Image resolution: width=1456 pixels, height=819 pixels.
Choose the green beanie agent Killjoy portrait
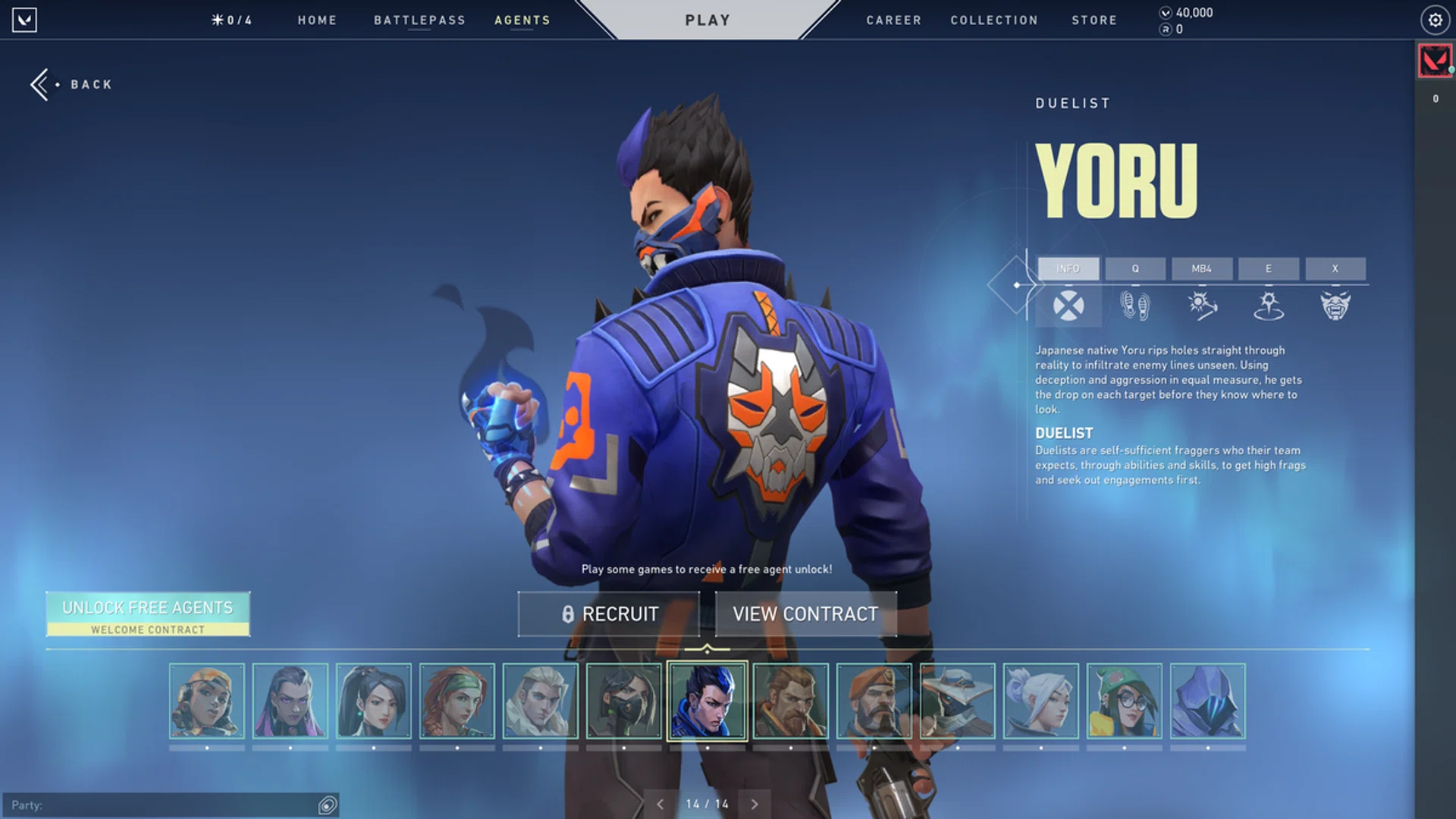point(1124,701)
